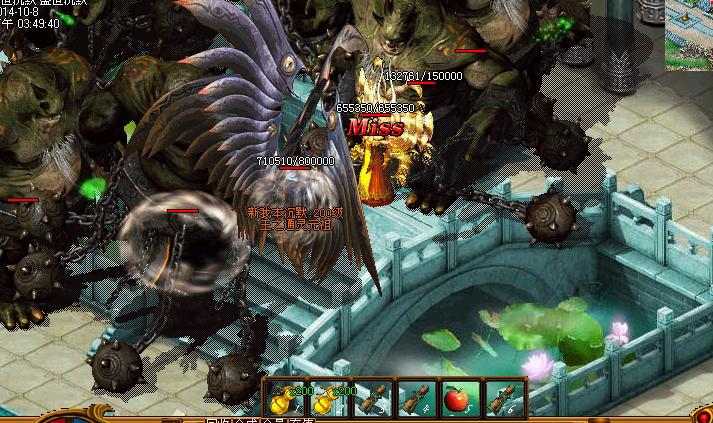Image resolution: width=713 pixels, height=423 pixels.
Task: Eat the red apple in the hotbar
Action: click(x=456, y=399)
